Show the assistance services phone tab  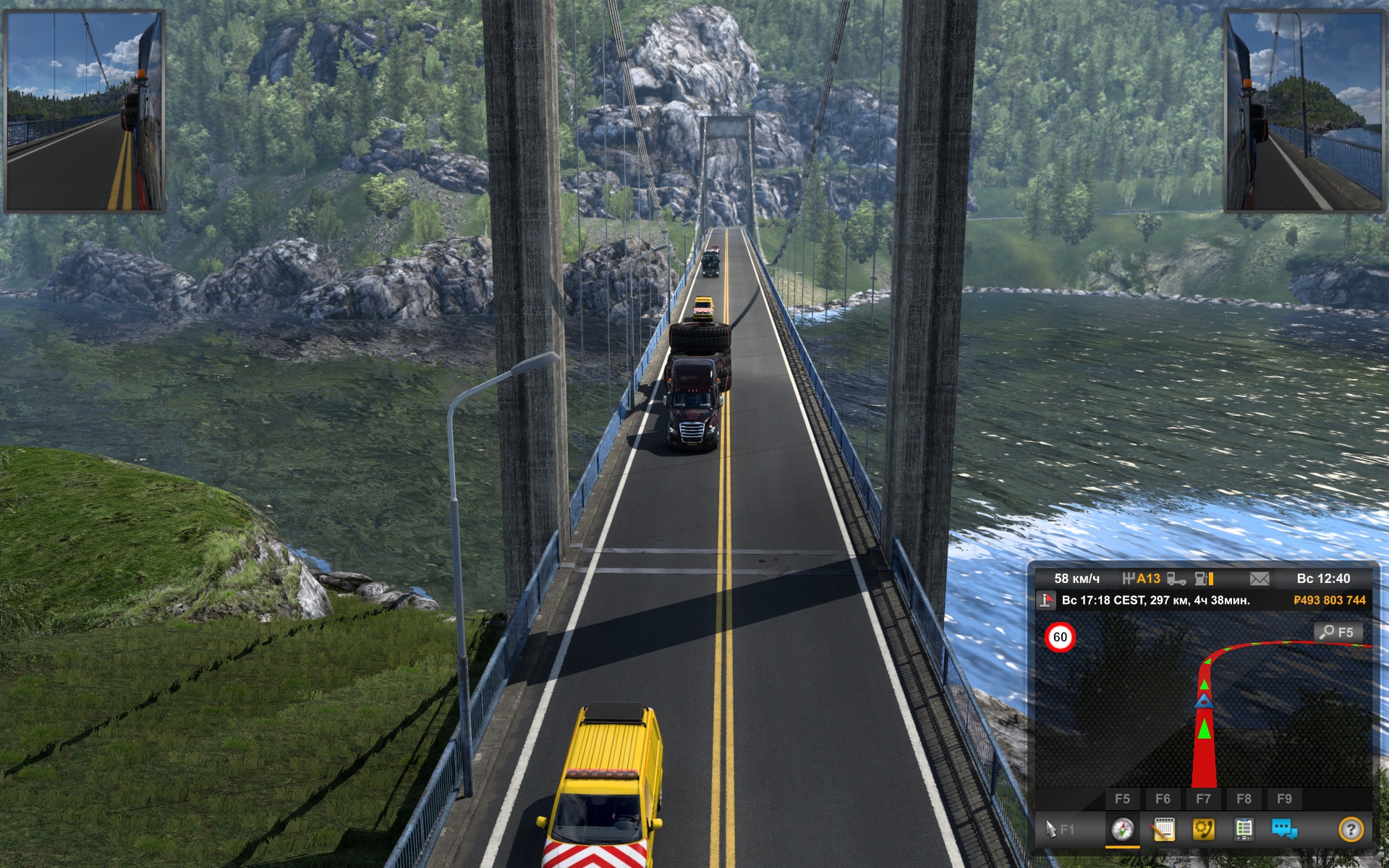click(1204, 829)
